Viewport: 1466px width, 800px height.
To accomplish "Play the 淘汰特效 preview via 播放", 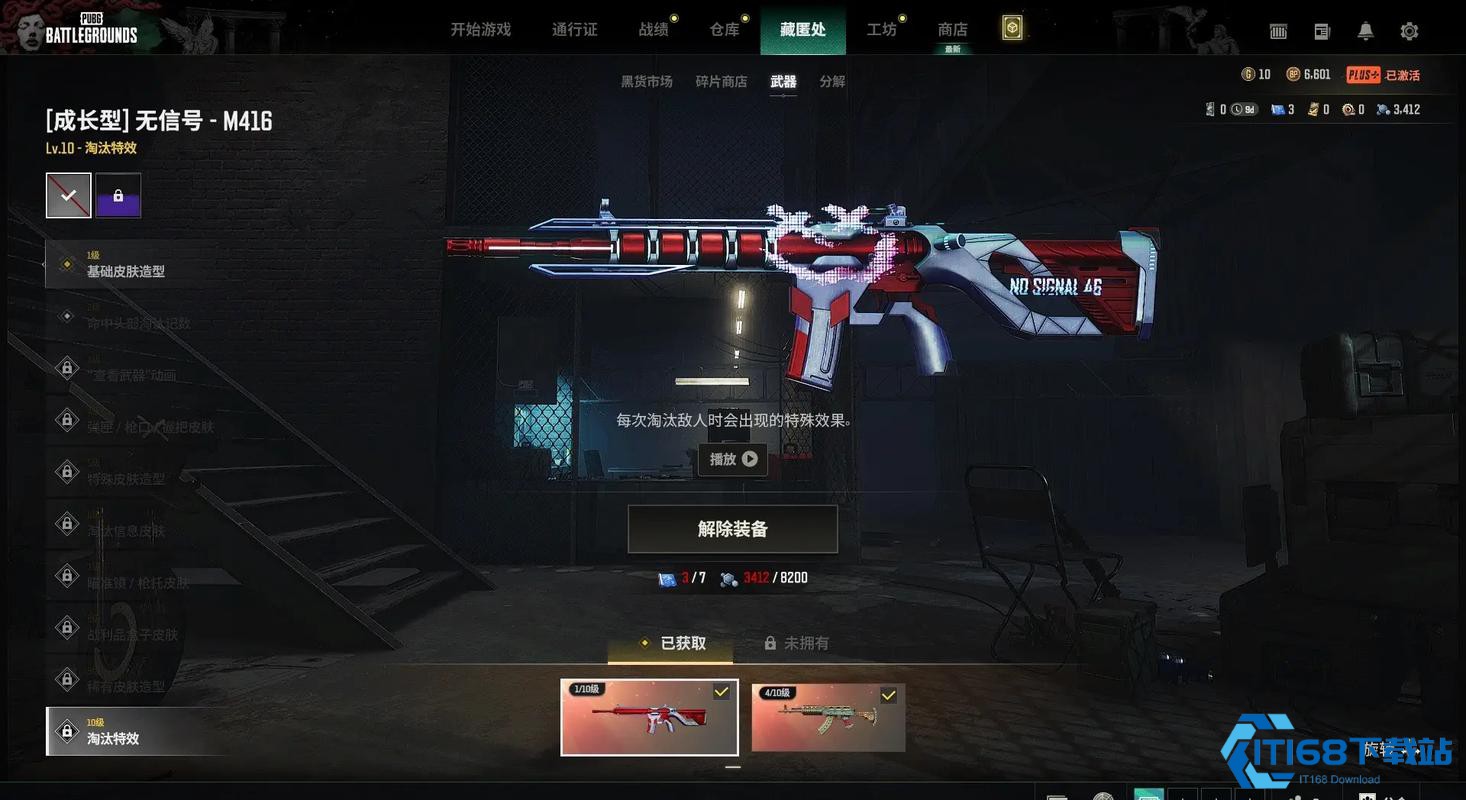I will tap(733, 460).
